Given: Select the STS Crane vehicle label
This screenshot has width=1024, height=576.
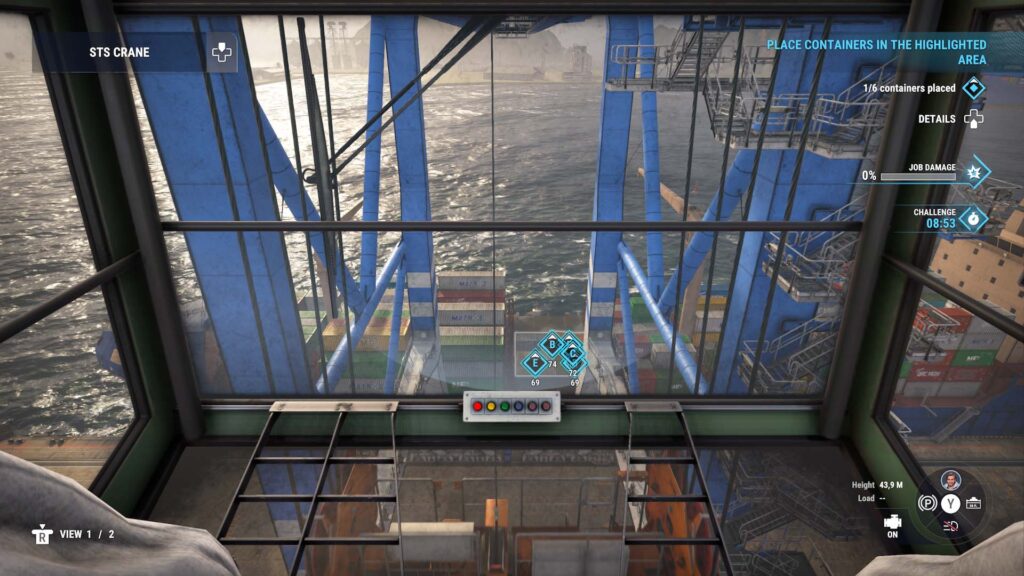Looking at the screenshot, I should [119, 52].
